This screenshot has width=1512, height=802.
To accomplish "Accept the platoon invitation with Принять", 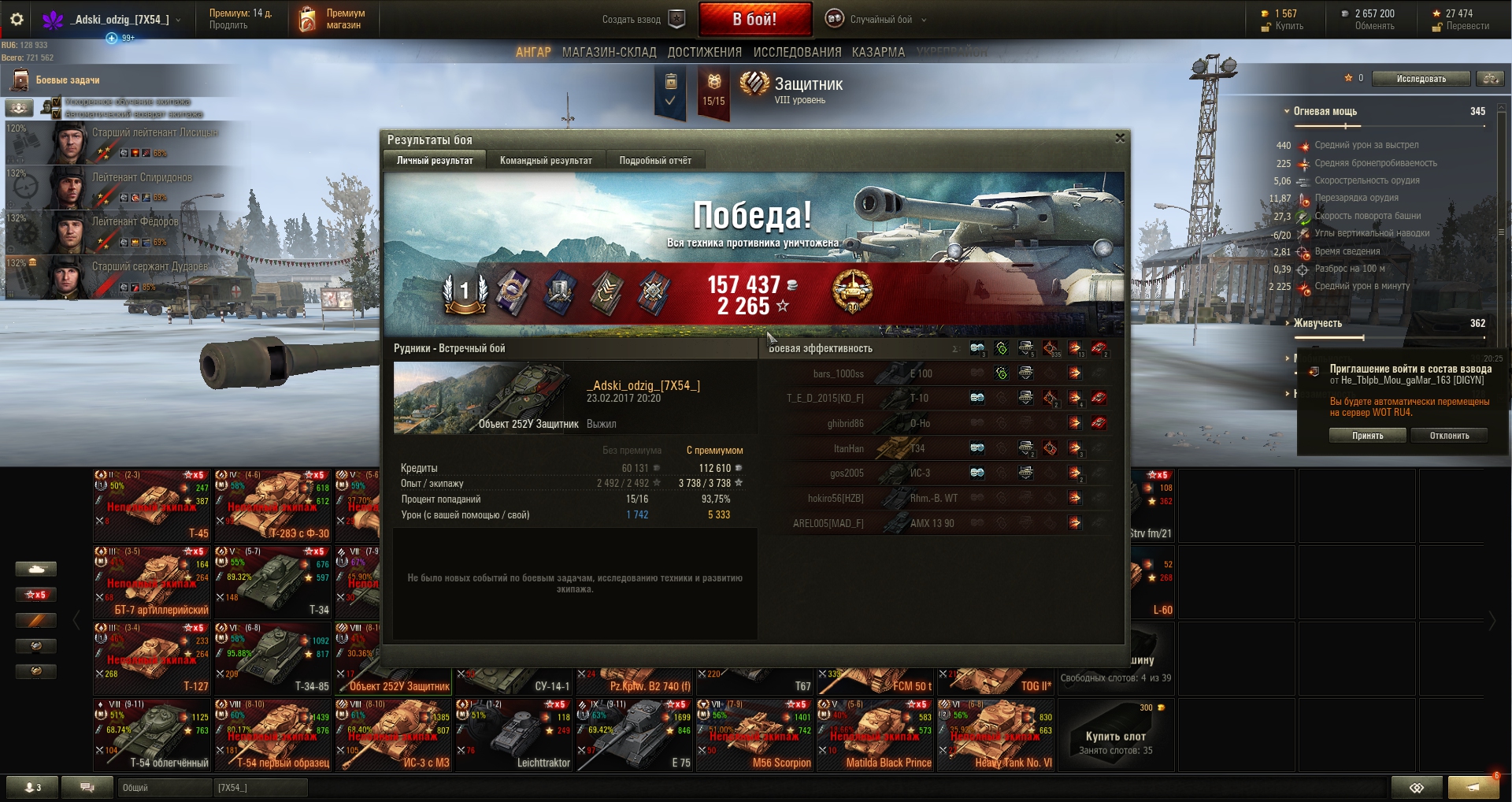I will pos(1367,436).
